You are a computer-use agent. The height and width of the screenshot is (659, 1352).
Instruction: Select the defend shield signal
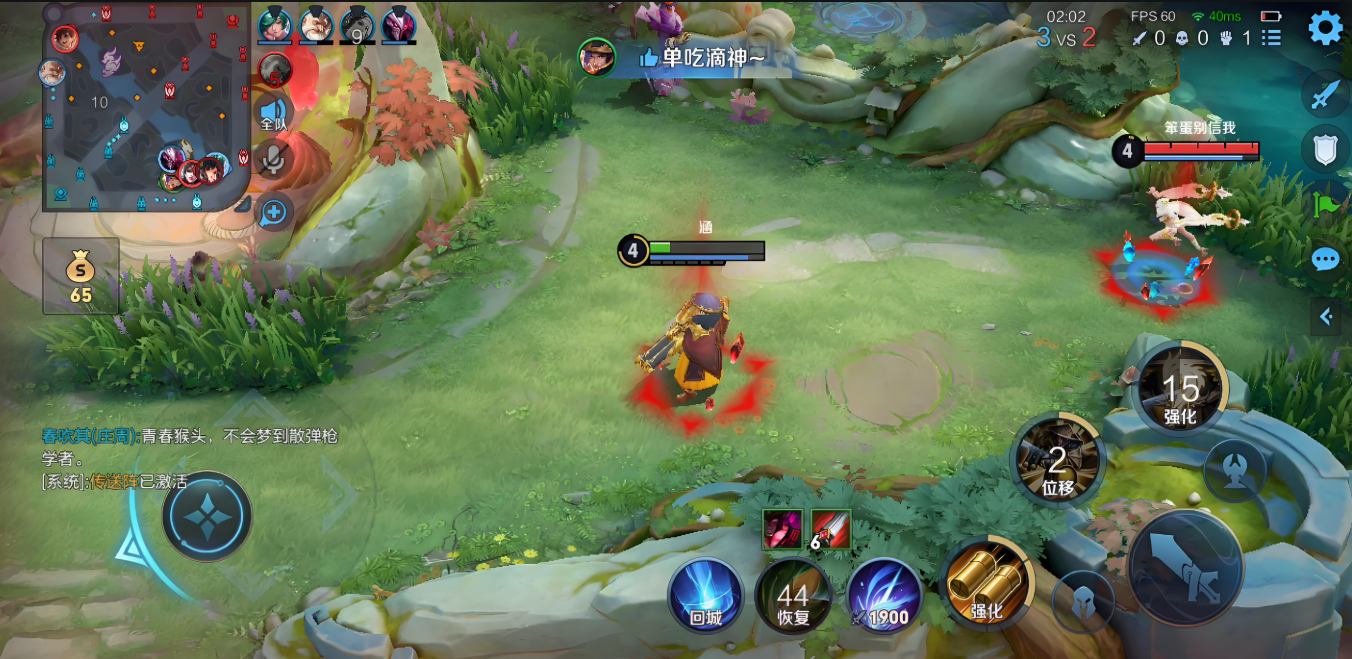[x=1325, y=150]
